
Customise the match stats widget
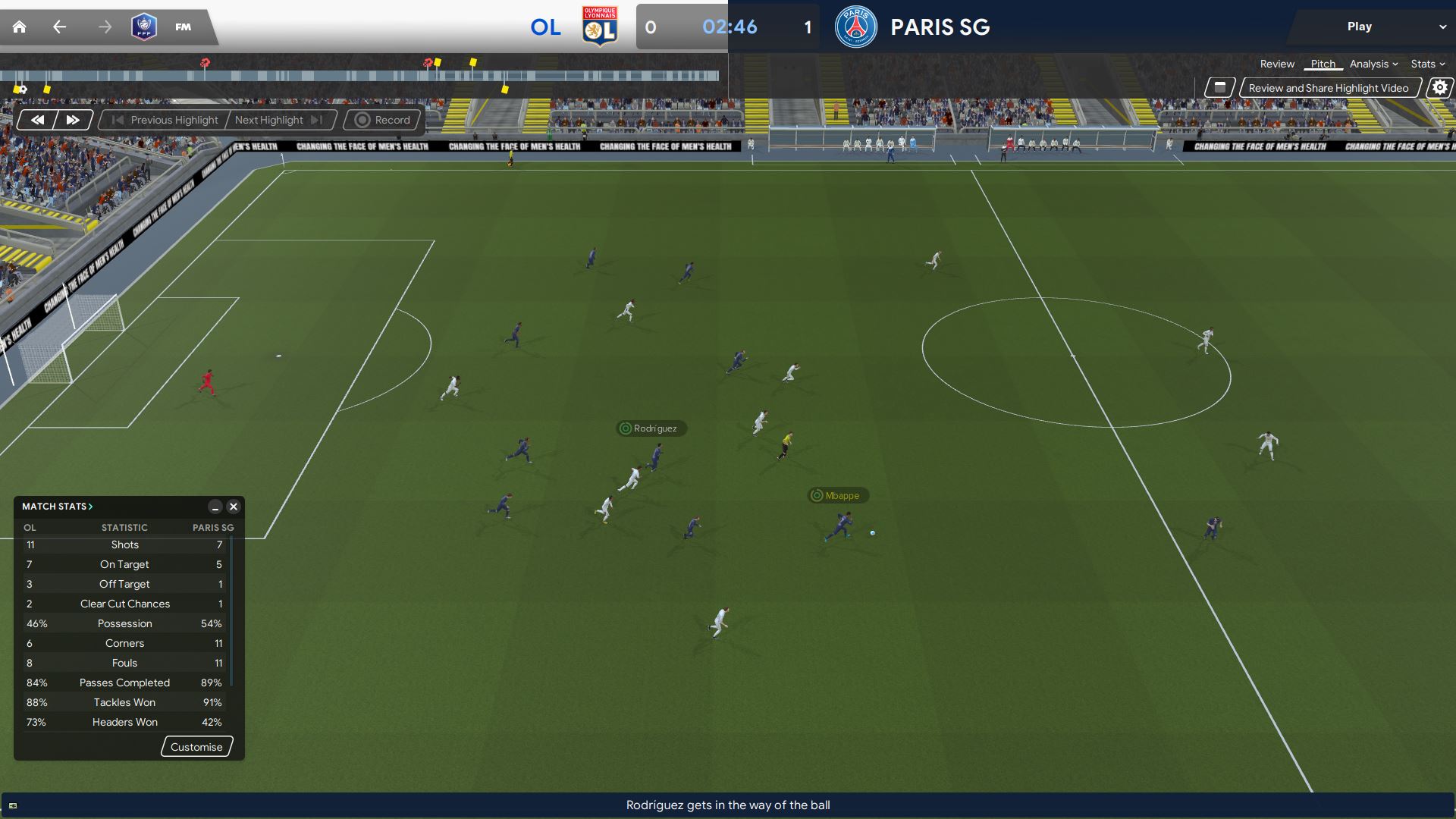[x=196, y=747]
